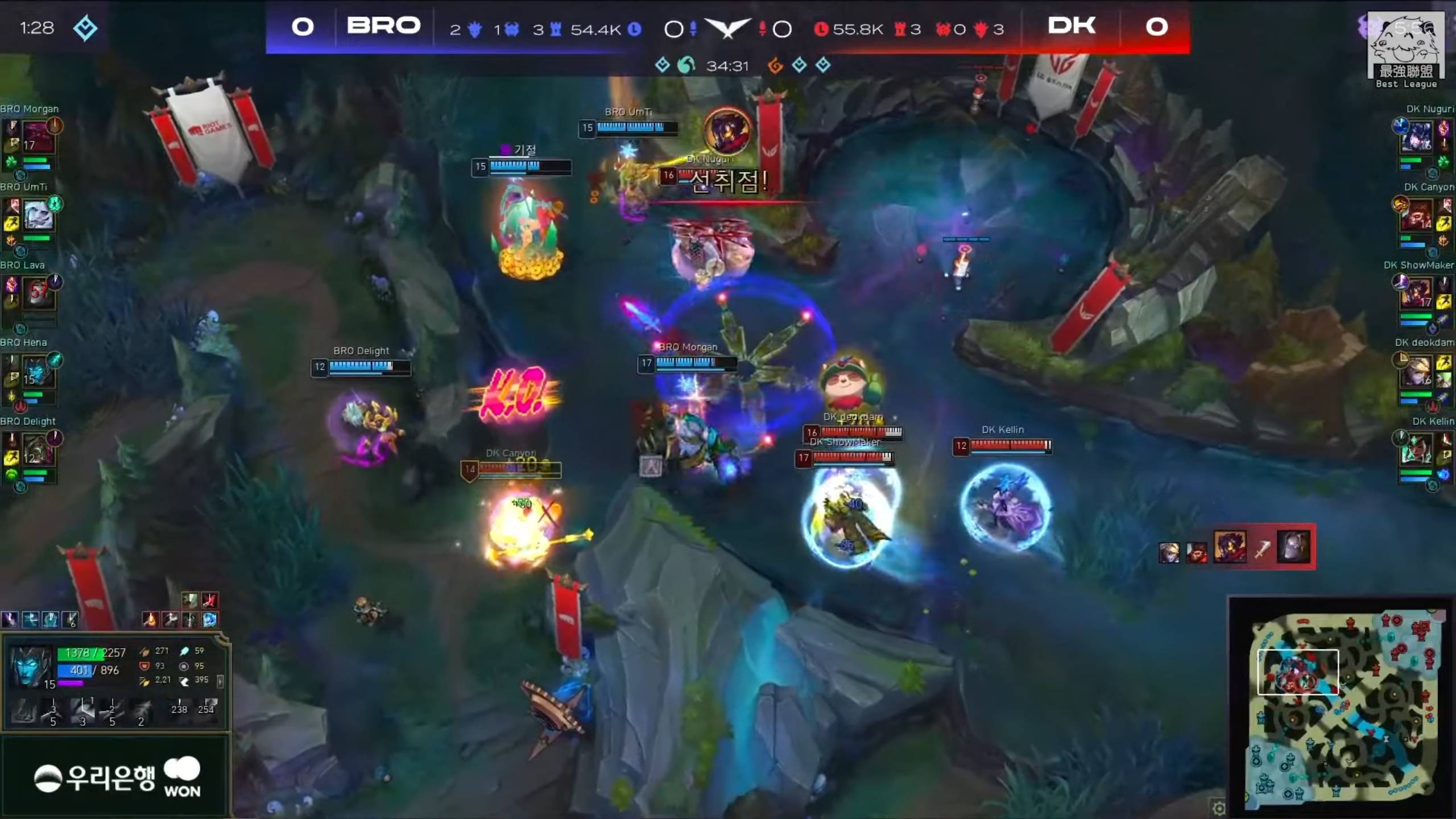Select DK deokdam's champion portrait

tap(1416, 371)
